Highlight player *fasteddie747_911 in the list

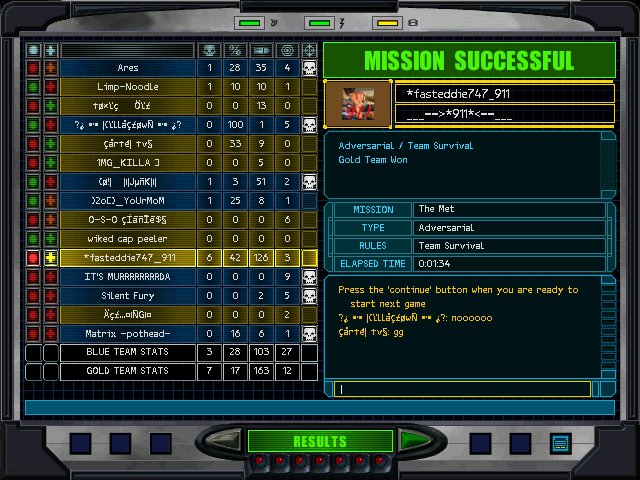[x=128, y=258]
